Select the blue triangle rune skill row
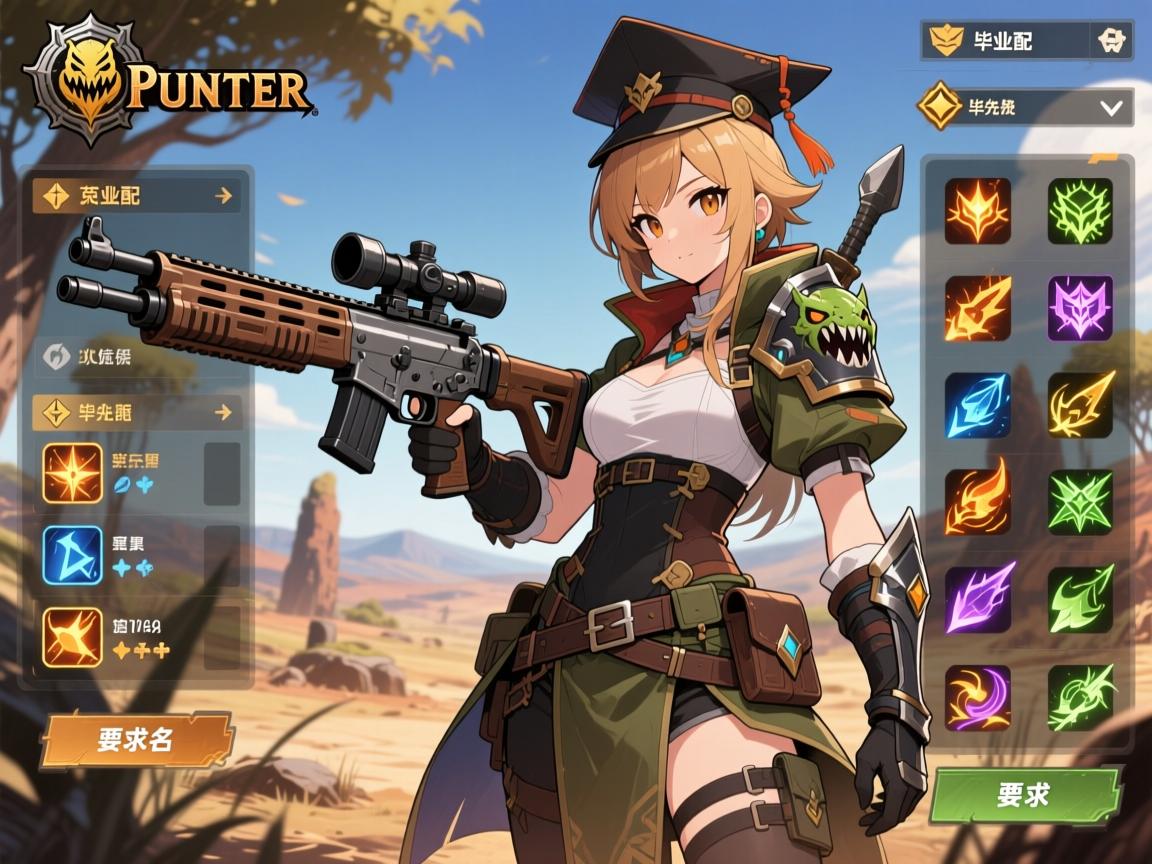1152x864 pixels. 140,555
